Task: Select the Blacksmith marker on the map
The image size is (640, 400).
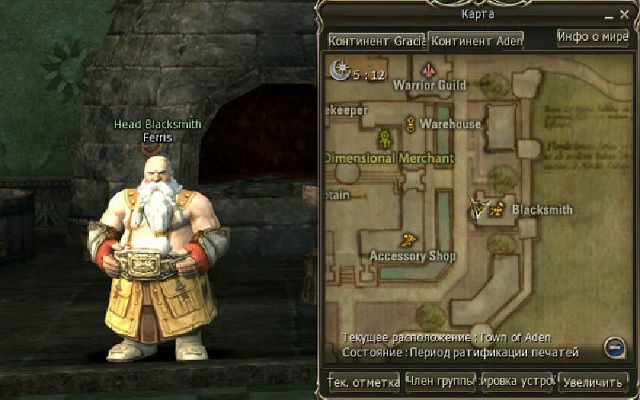Action: click(482, 210)
